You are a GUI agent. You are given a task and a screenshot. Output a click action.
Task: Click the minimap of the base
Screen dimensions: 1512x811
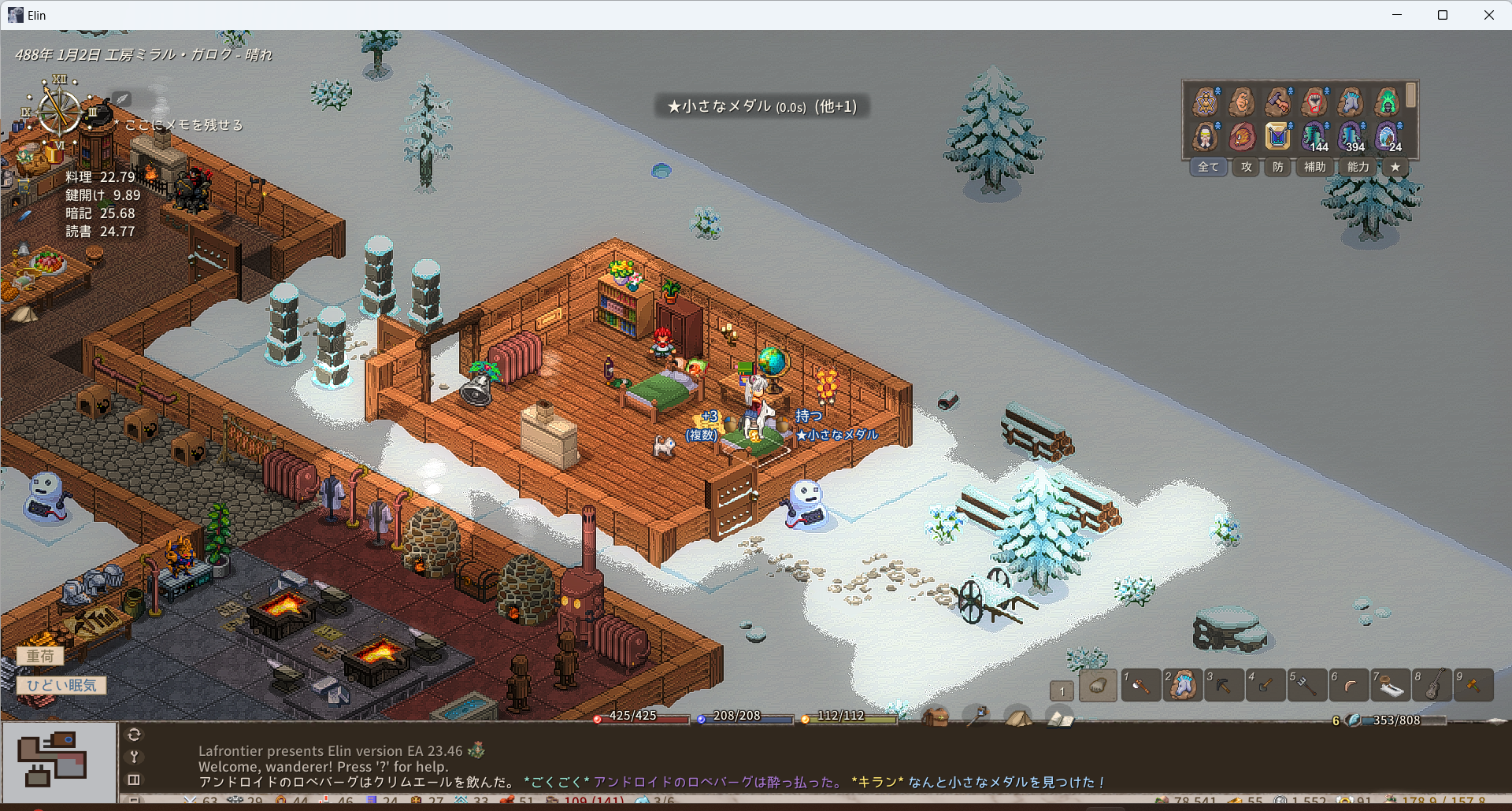[x=58, y=760]
